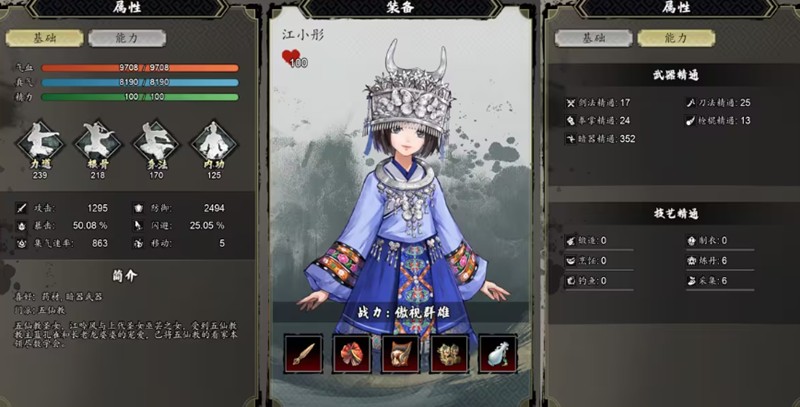Inspect the golden ornament equipment slot

click(449, 353)
